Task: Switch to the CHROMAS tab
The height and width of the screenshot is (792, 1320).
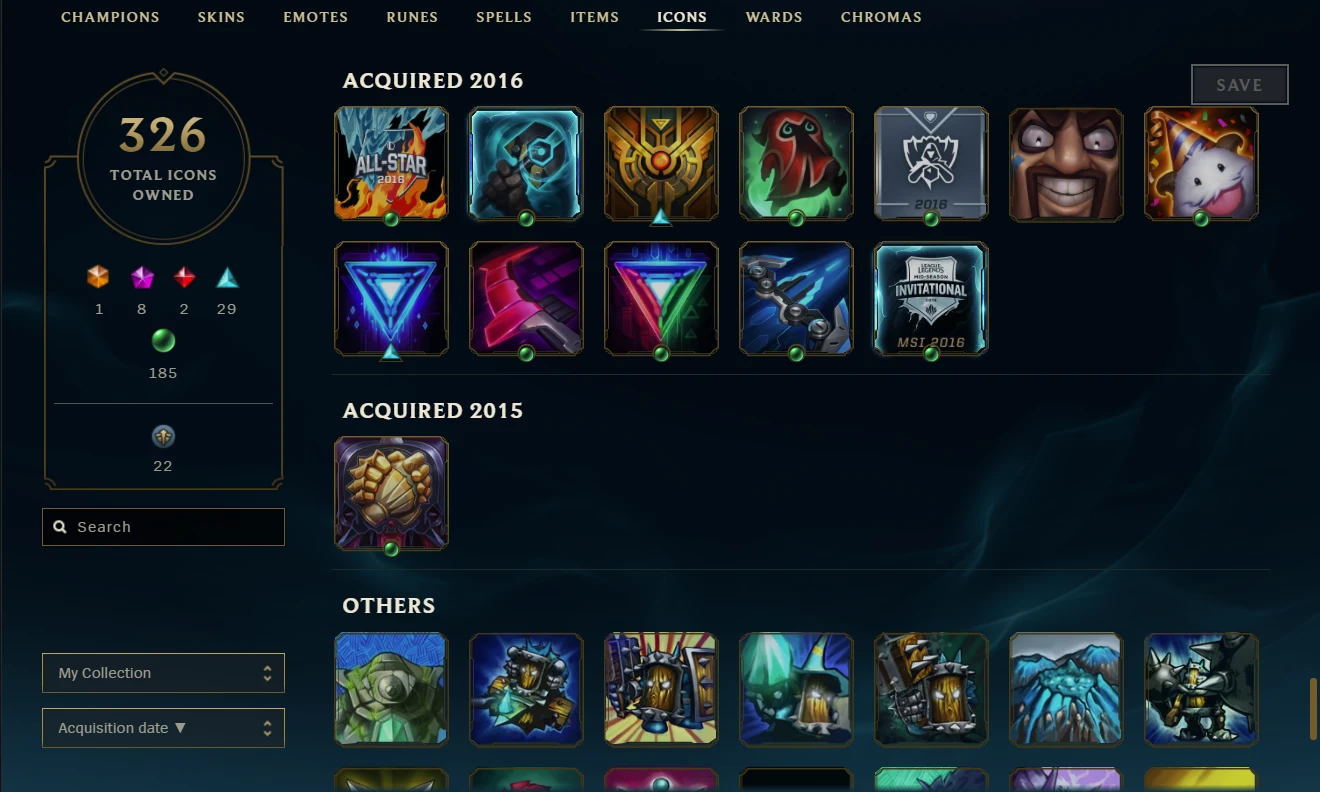Action: point(881,17)
